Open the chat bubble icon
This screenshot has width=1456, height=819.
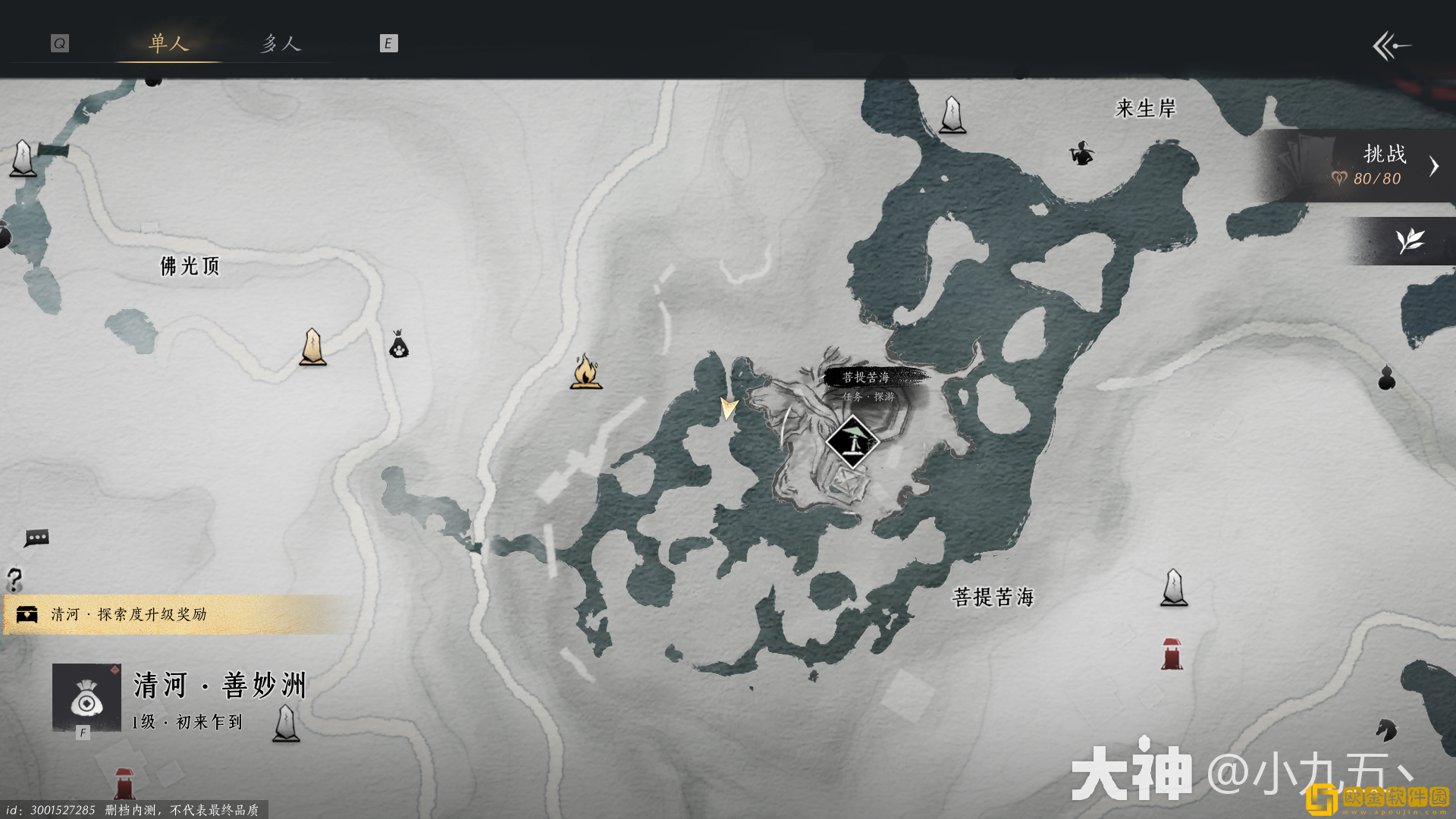[x=36, y=538]
